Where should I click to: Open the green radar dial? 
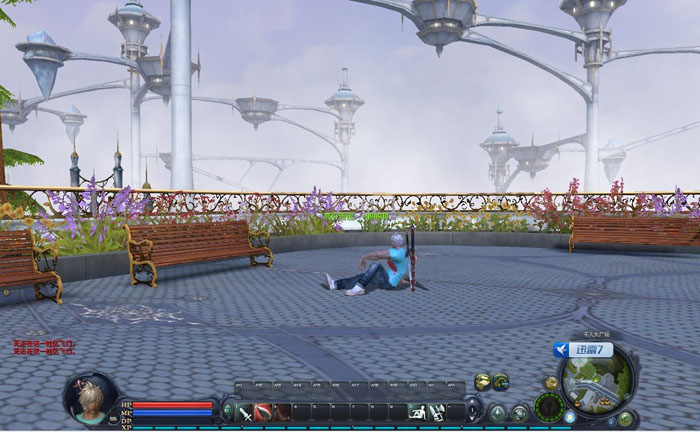pyautogui.click(x=548, y=407)
